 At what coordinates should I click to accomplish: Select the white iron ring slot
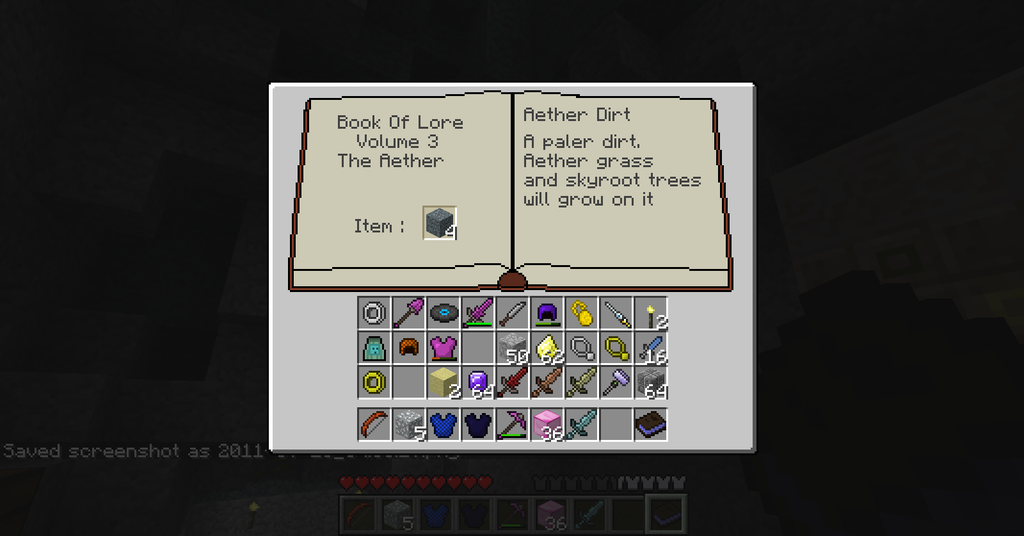[x=374, y=314]
